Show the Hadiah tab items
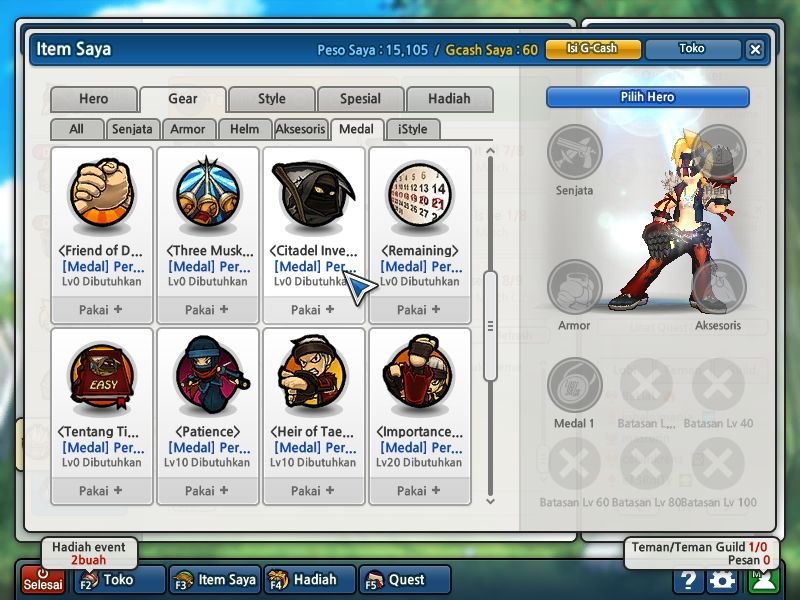The width and height of the screenshot is (800, 600). tap(449, 99)
